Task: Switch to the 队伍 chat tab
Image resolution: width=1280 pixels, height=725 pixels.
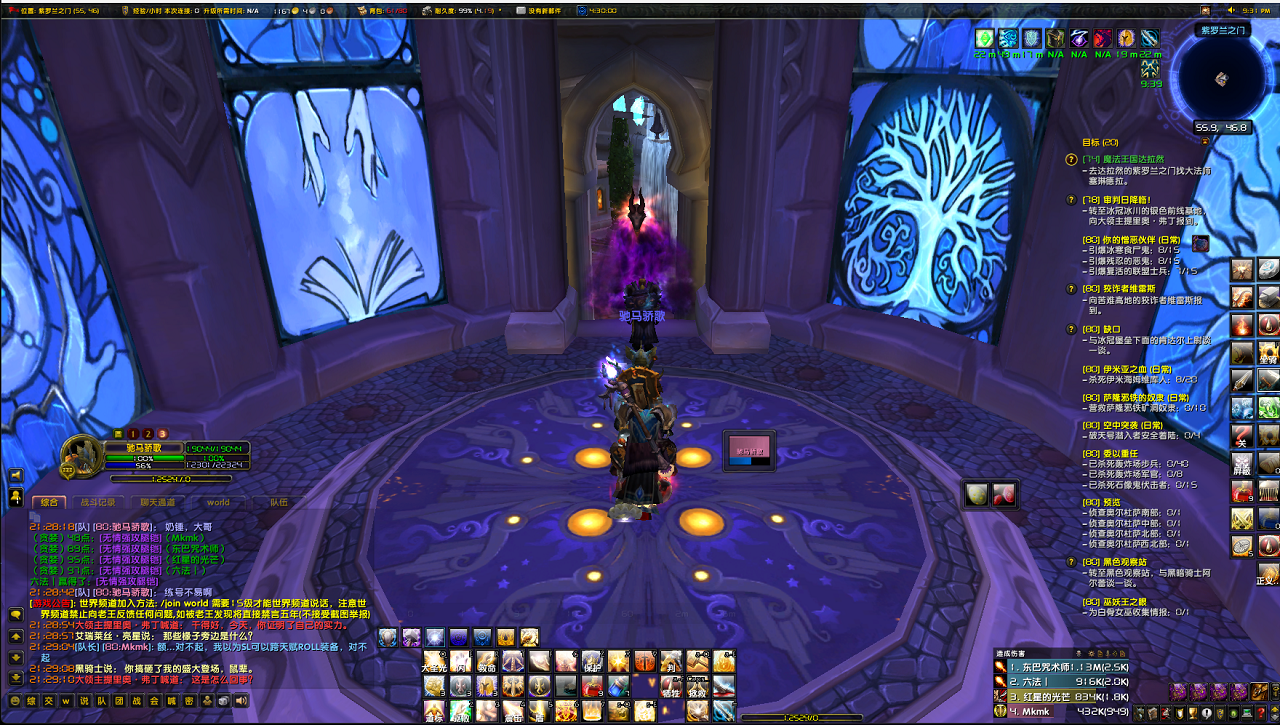Action: (x=277, y=503)
